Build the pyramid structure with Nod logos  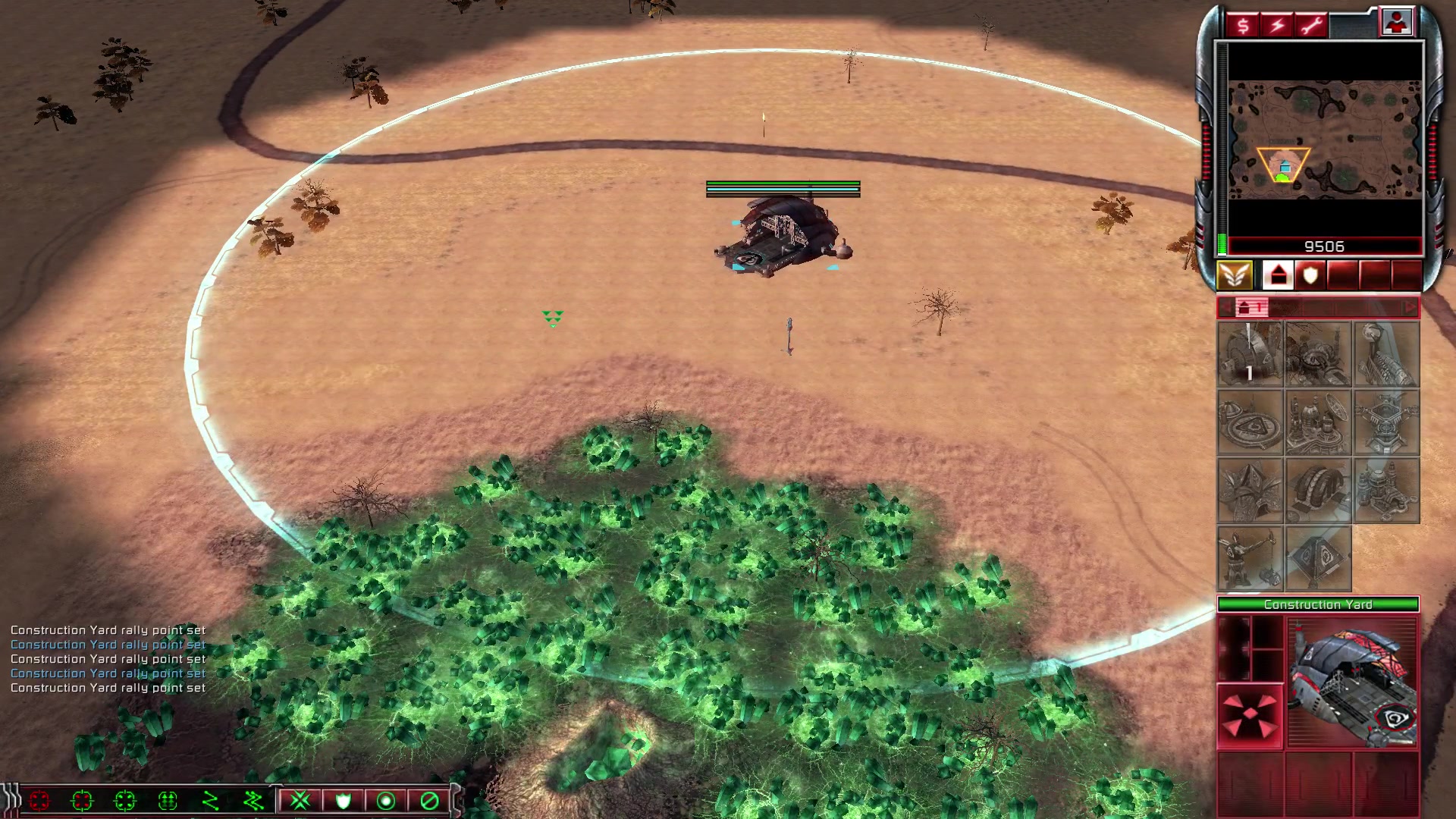click(1318, 559)
